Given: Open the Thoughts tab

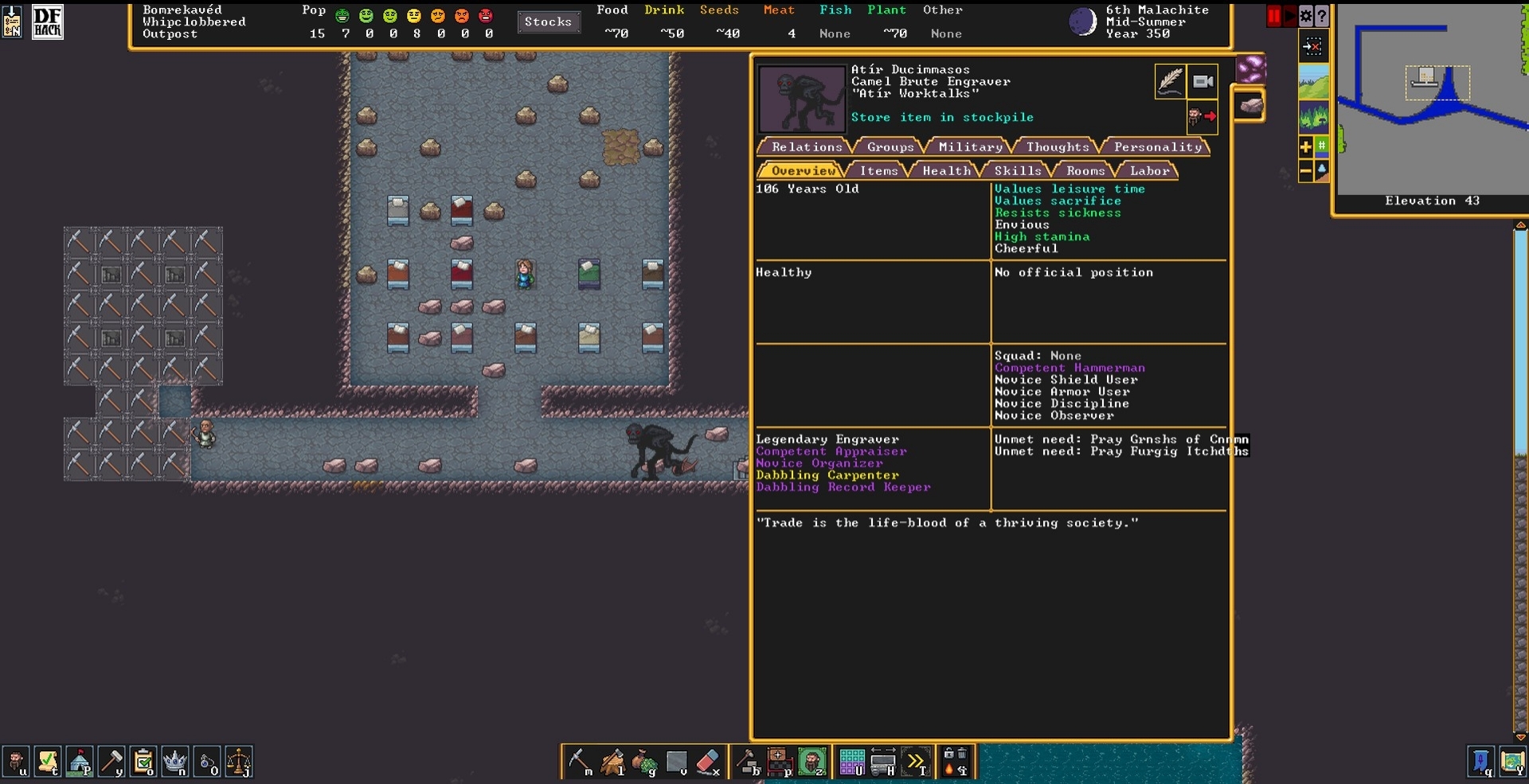Looking at the screenshot, I should 1057,147.
